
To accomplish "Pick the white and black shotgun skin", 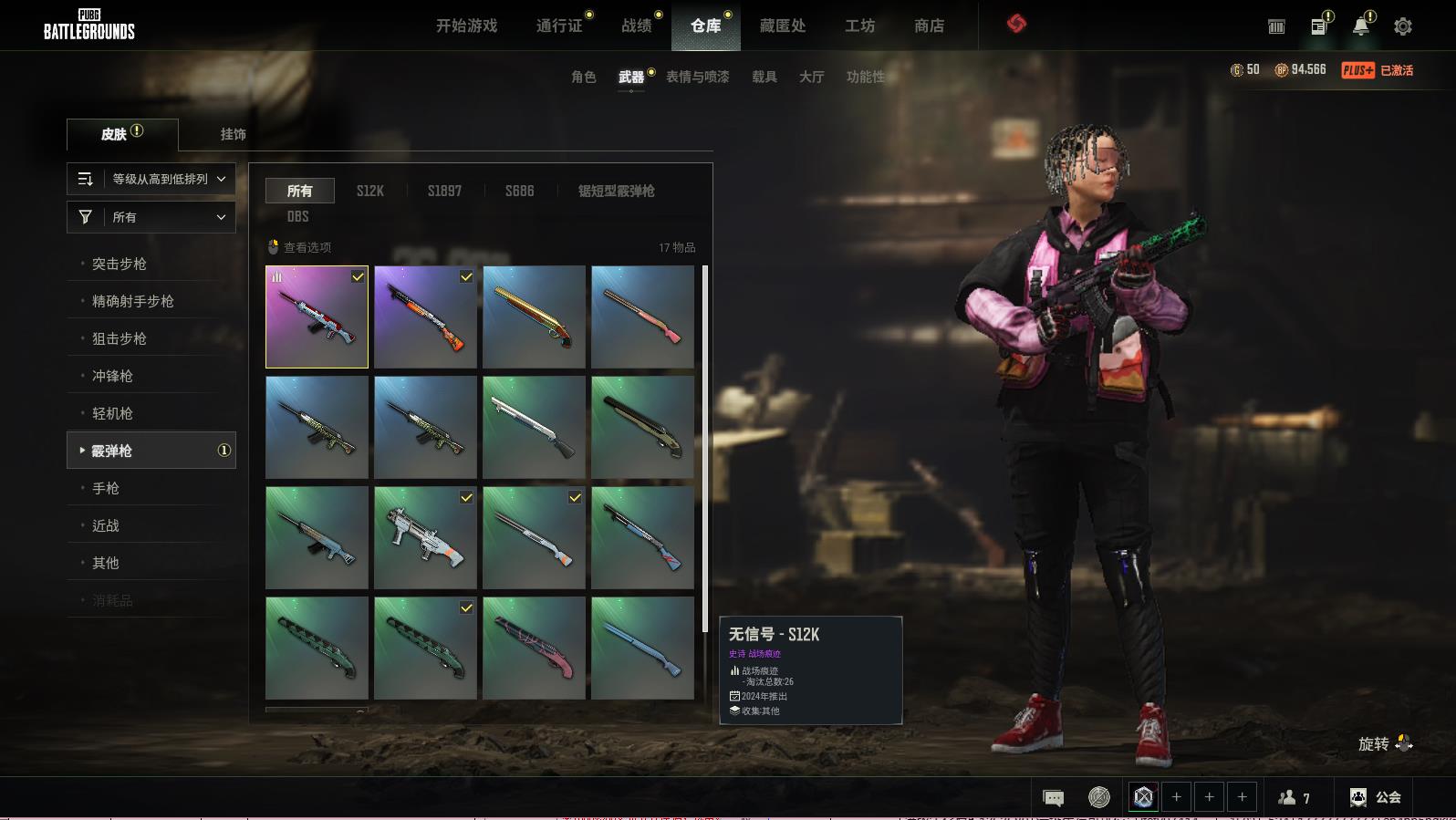I will [534, 427].
